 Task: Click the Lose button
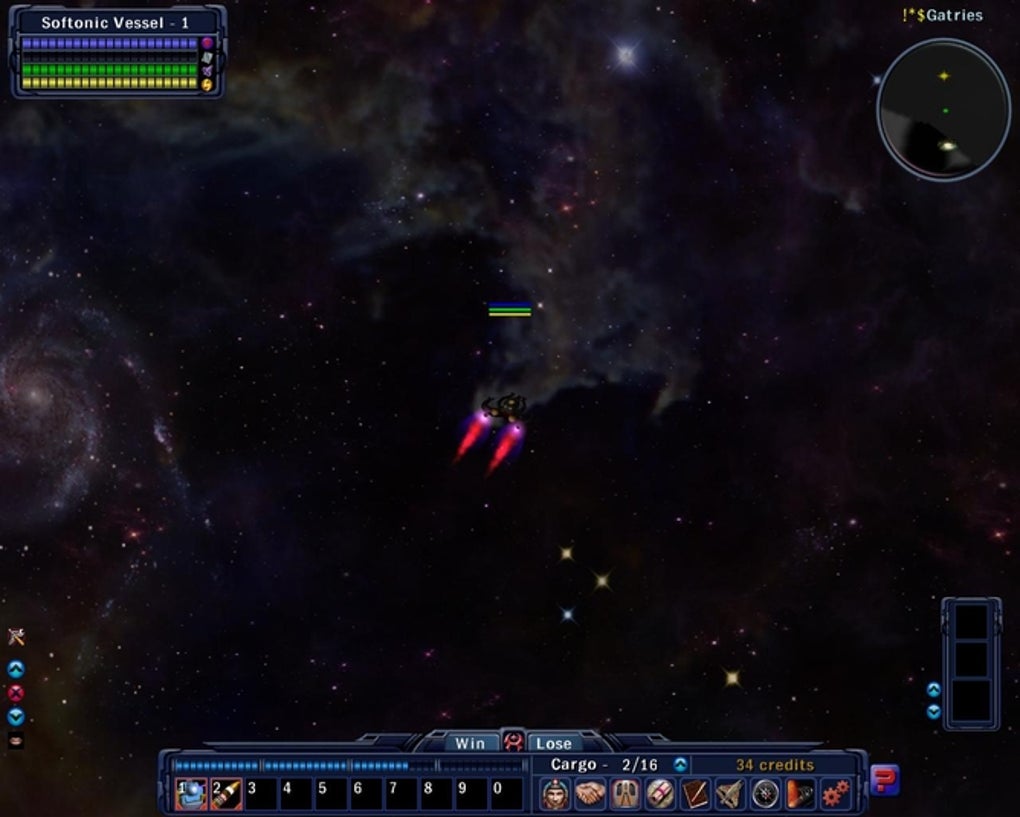pyautogui.click(x=553, y=743)
